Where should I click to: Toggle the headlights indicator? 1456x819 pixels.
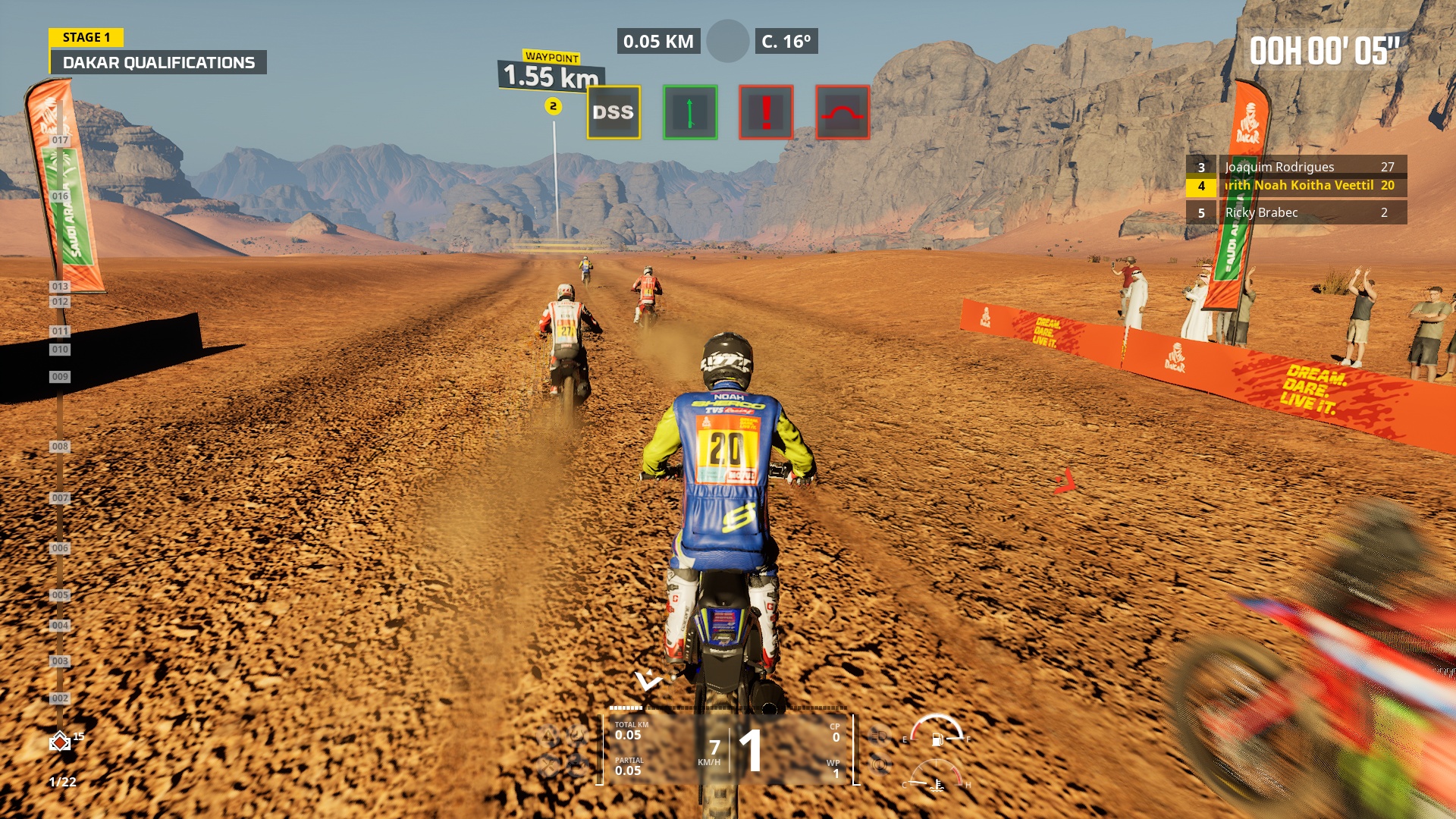pyautogui.click(x=878, y=736)
